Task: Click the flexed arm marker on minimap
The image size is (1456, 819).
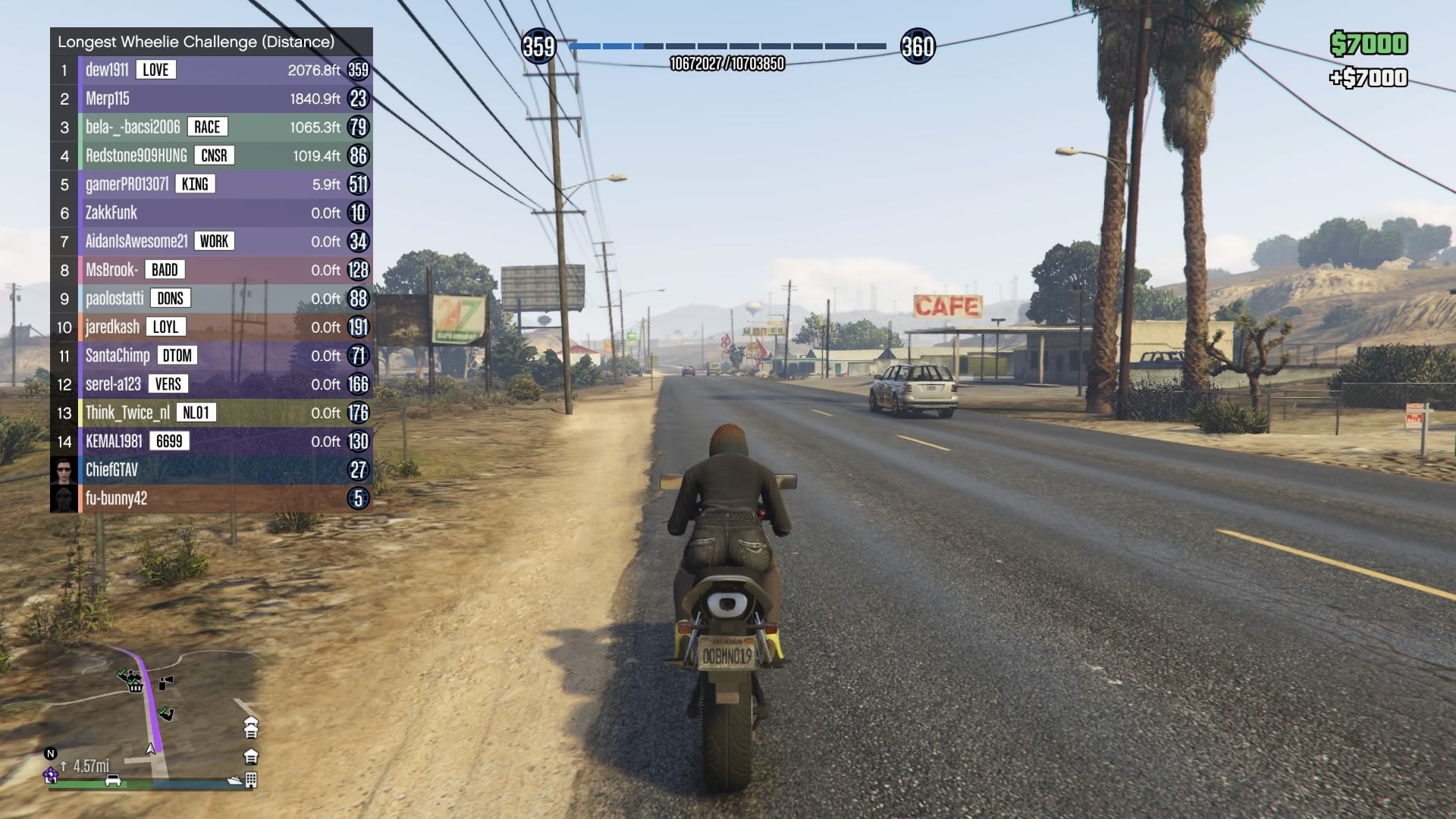Action: pos(166,713)
